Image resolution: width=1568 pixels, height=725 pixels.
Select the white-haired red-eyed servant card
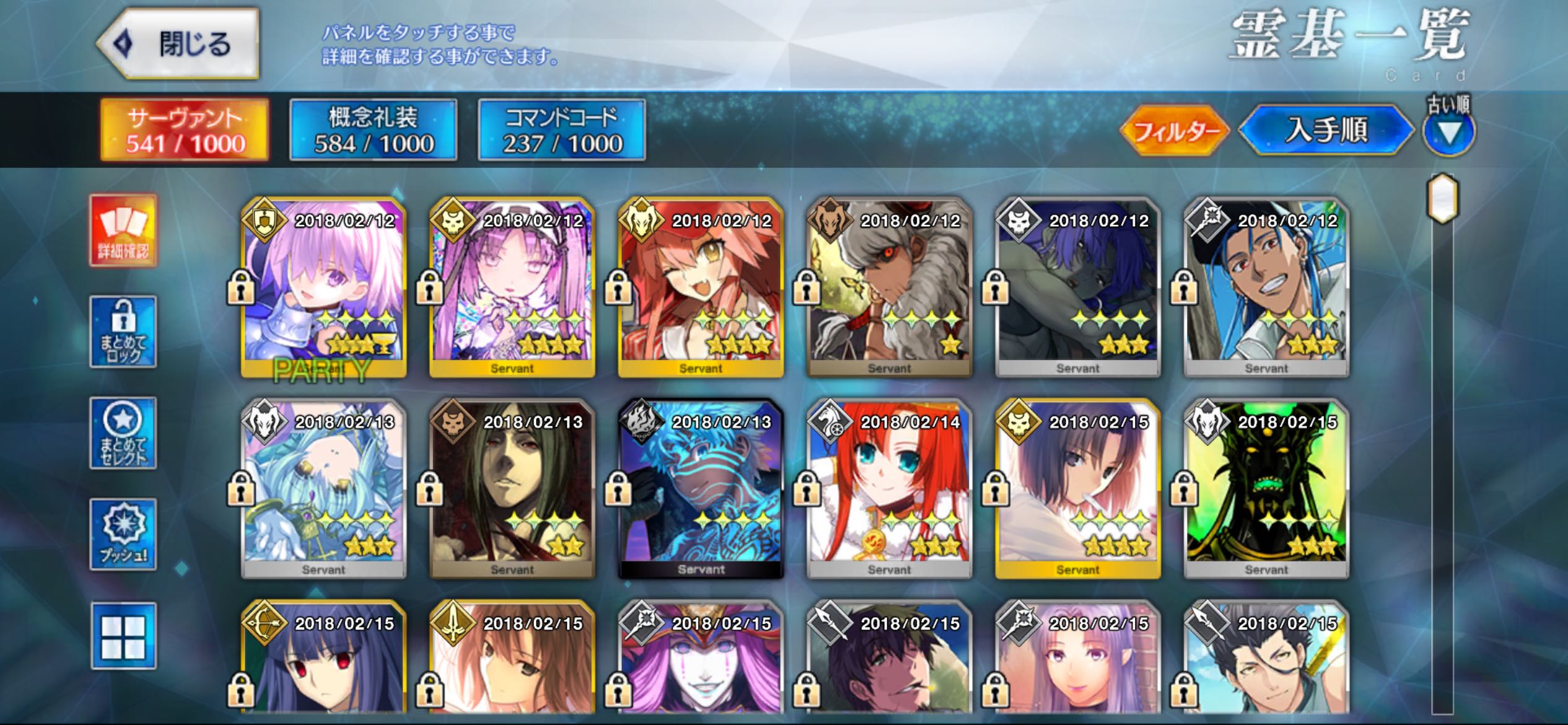(889, 288)
